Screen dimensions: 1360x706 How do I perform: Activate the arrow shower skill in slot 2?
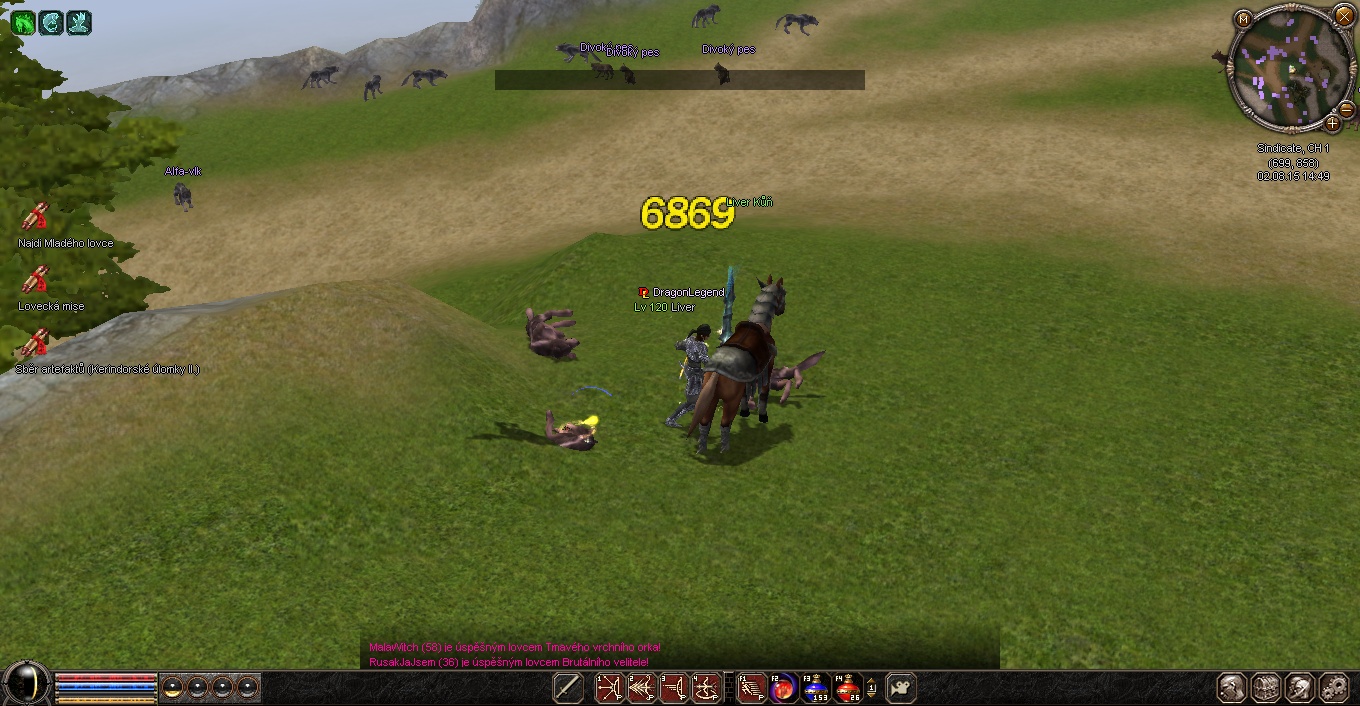(642, 688)
